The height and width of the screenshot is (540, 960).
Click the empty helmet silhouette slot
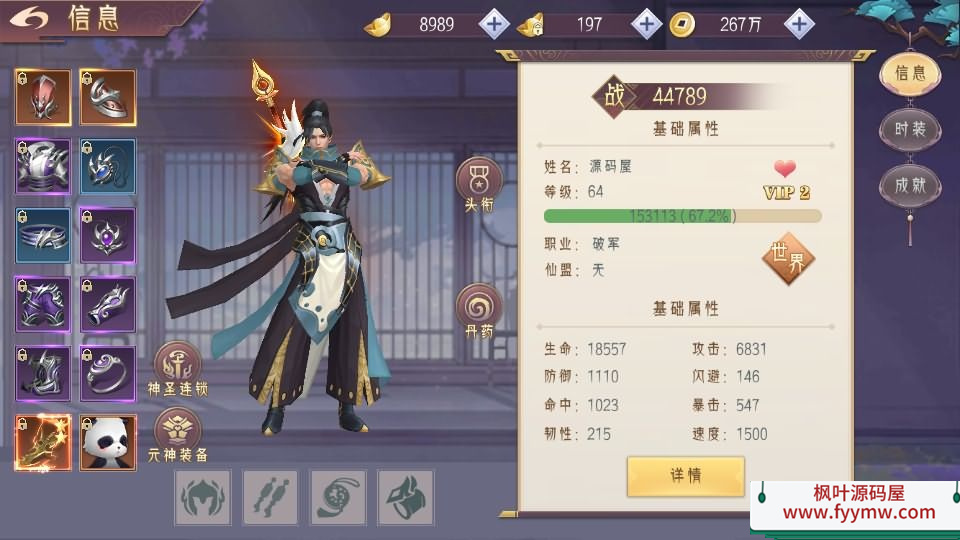point(203,497)
